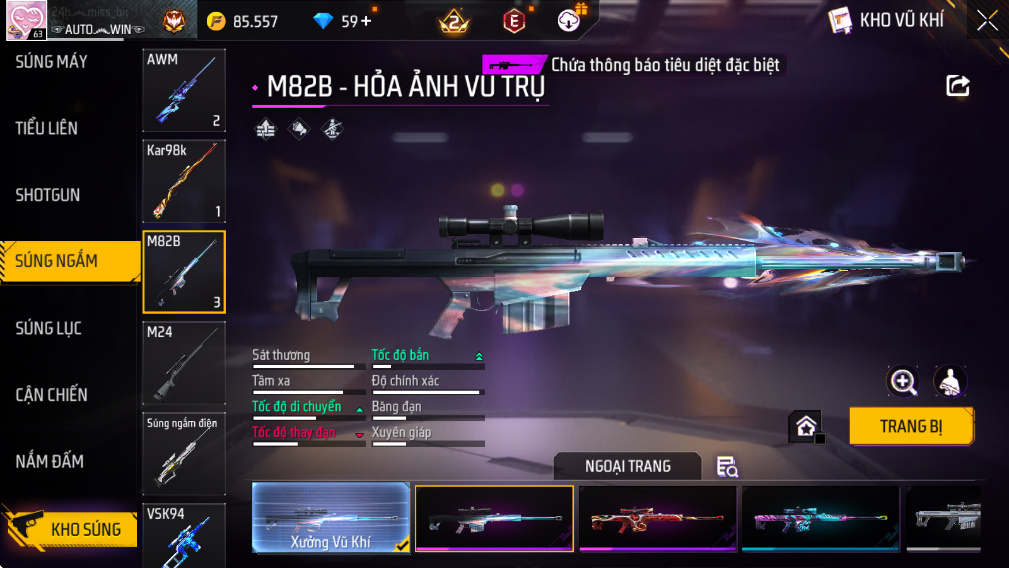Click the skin search filter icon
This screenshot has height=568, width=1009.
pos(727,466)
